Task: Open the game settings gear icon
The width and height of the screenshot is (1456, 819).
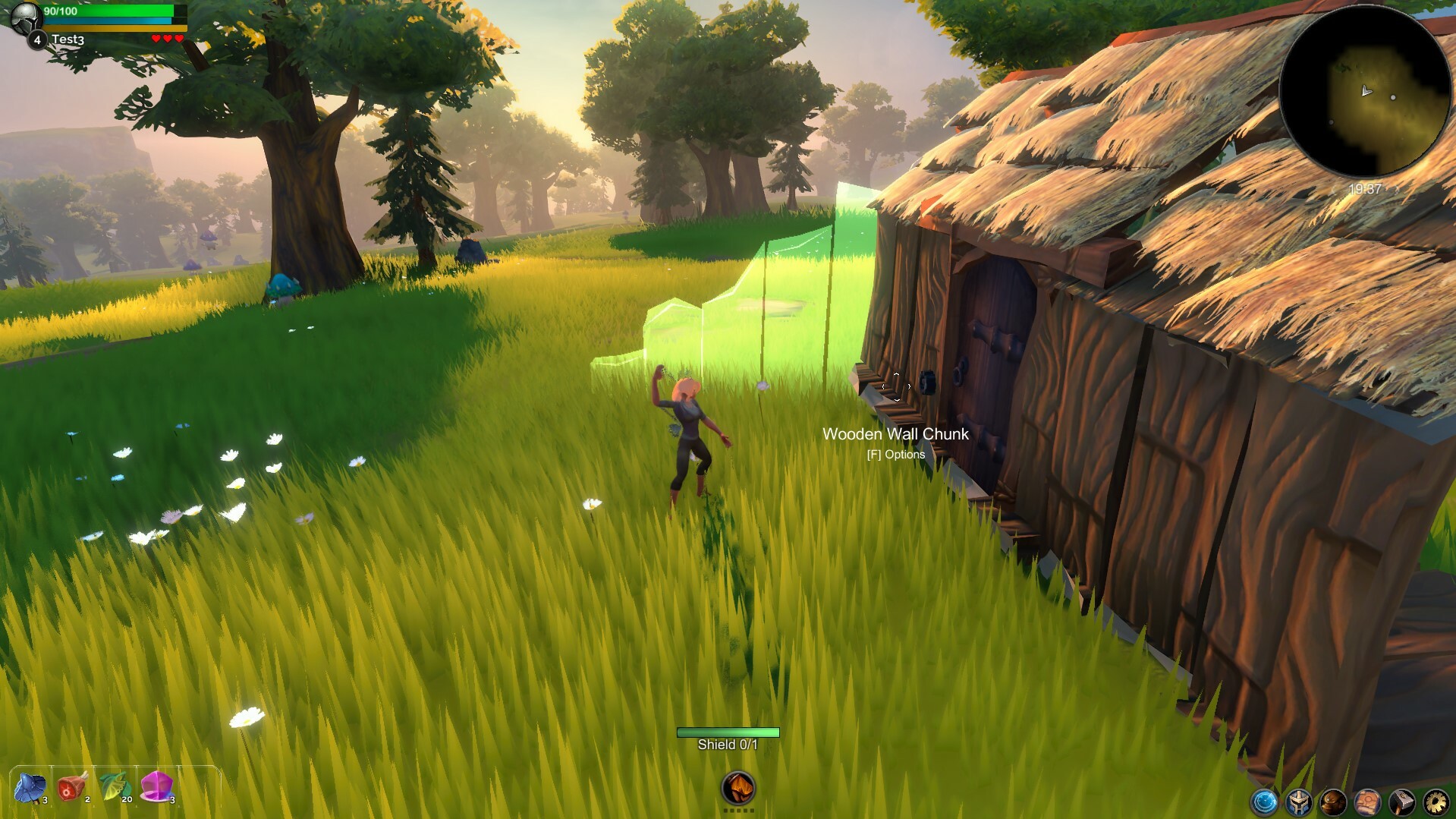Action: (x=1437, y=802)
